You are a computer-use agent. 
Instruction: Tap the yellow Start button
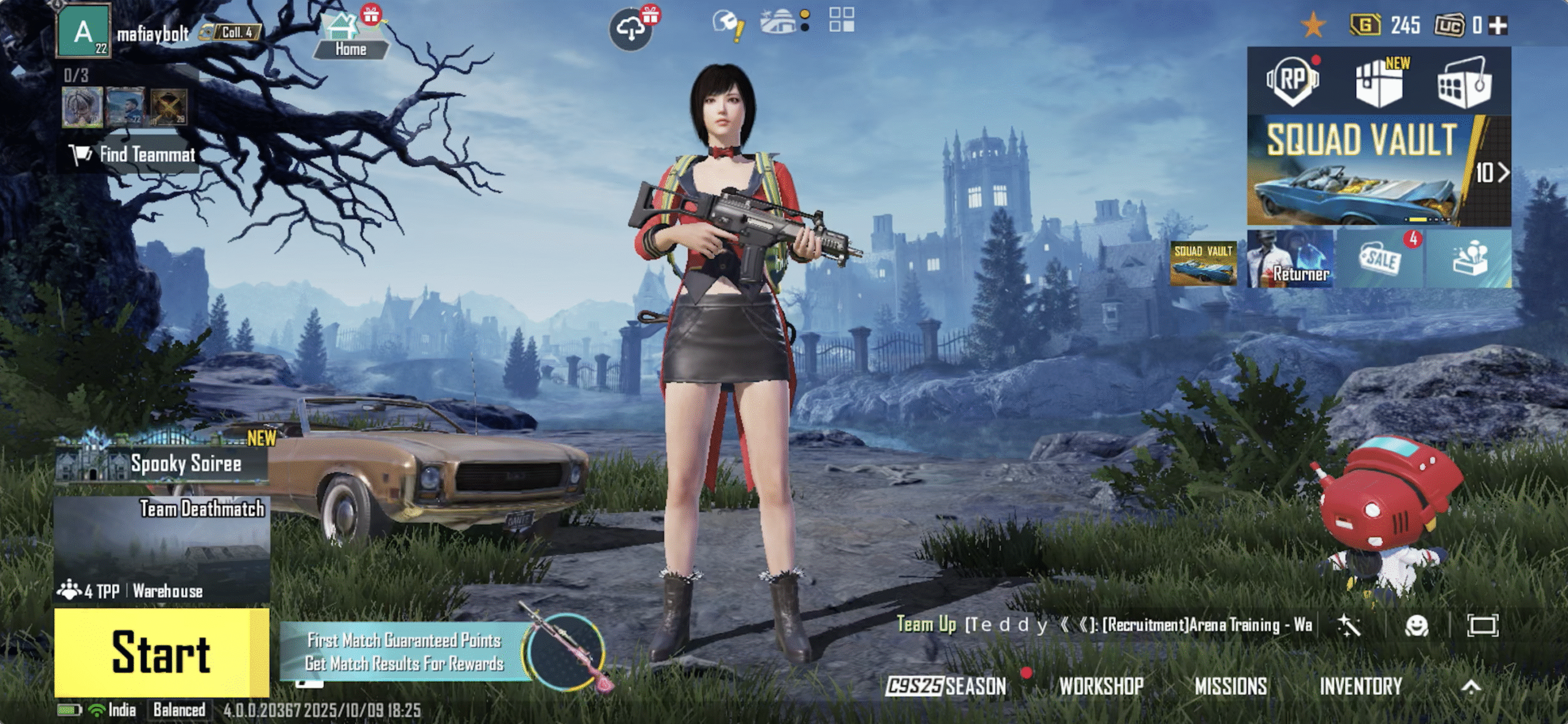[x=161, y=652]
